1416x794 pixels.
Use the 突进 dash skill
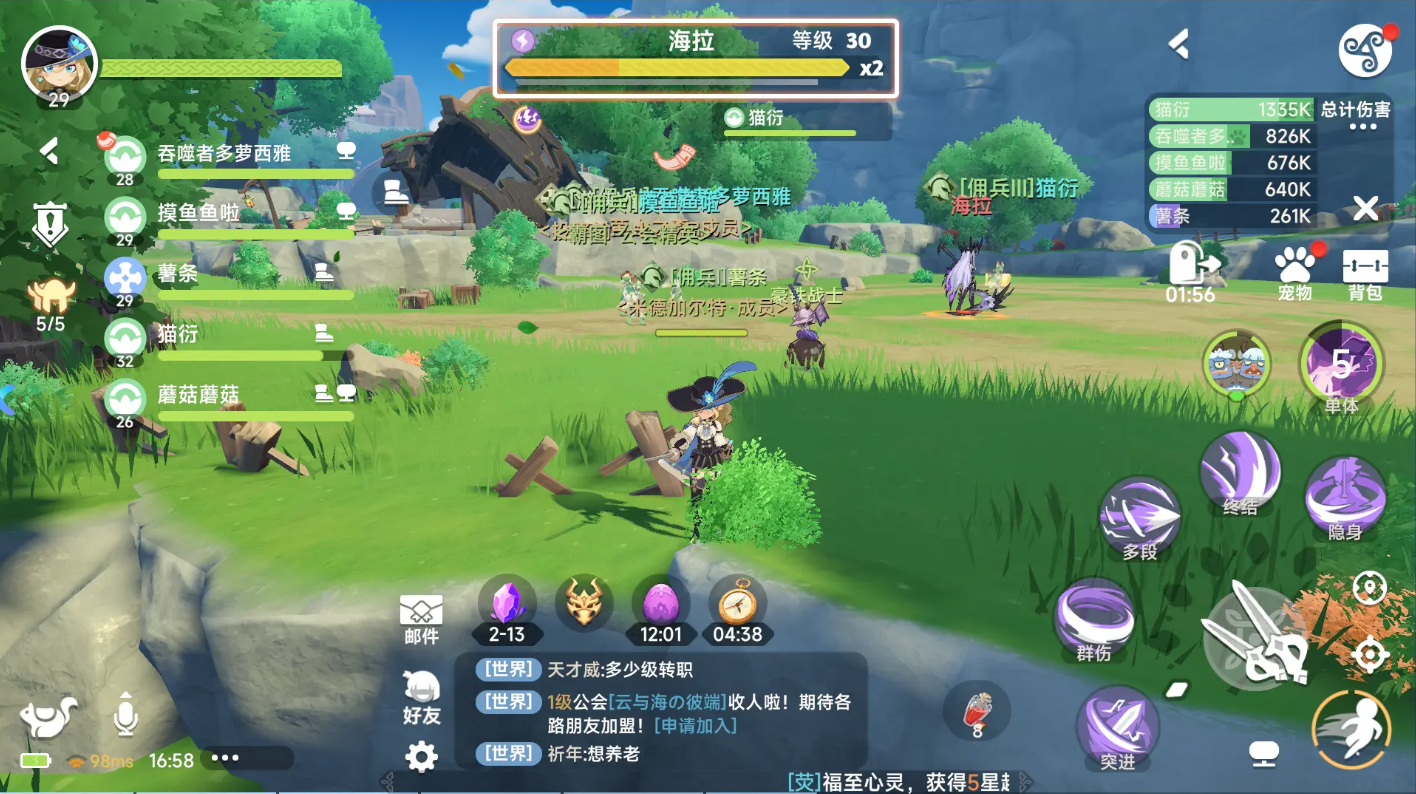[x=1118, y=727]
